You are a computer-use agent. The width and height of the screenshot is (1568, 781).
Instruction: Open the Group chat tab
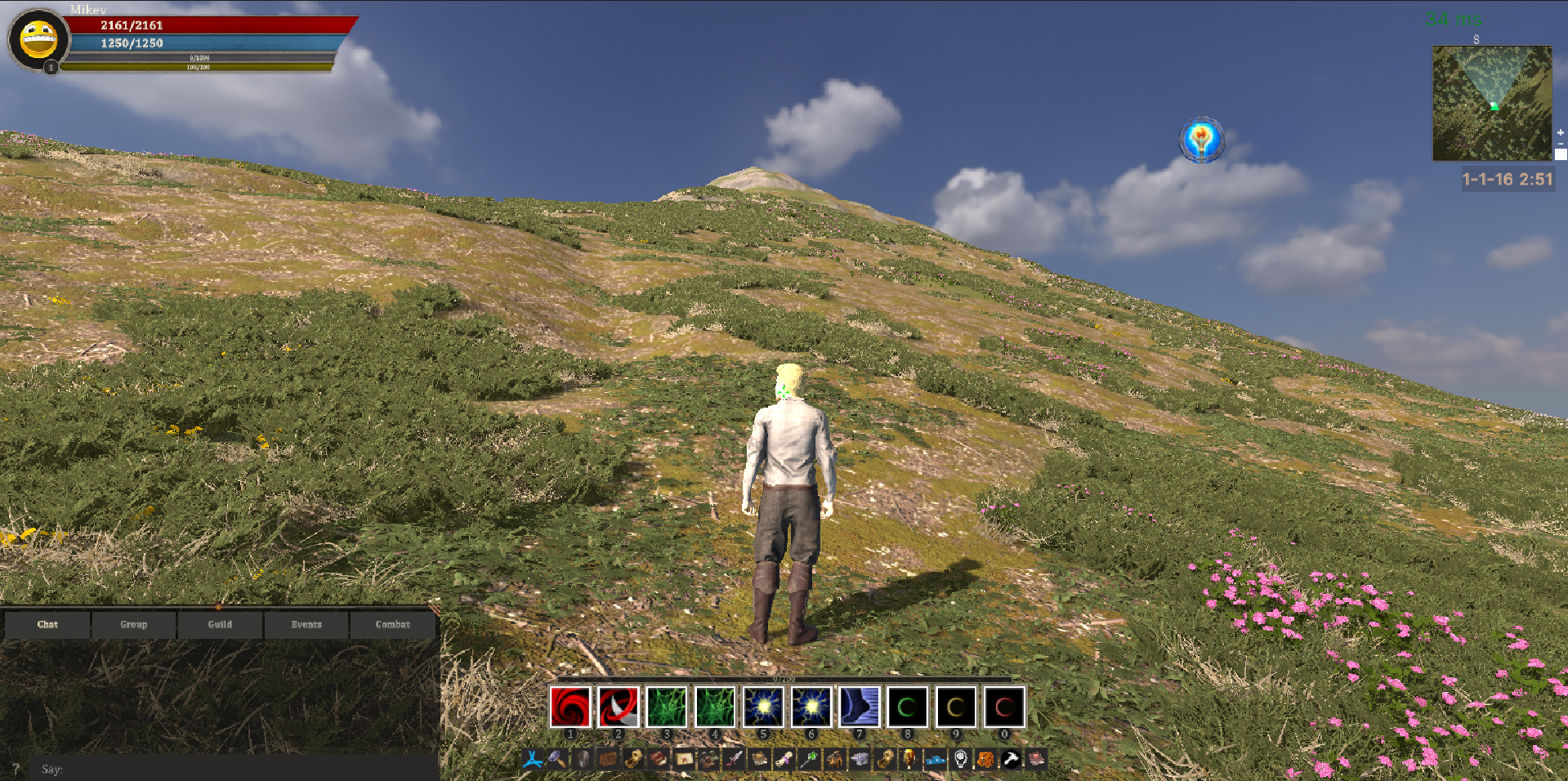[x=134, y=624]
